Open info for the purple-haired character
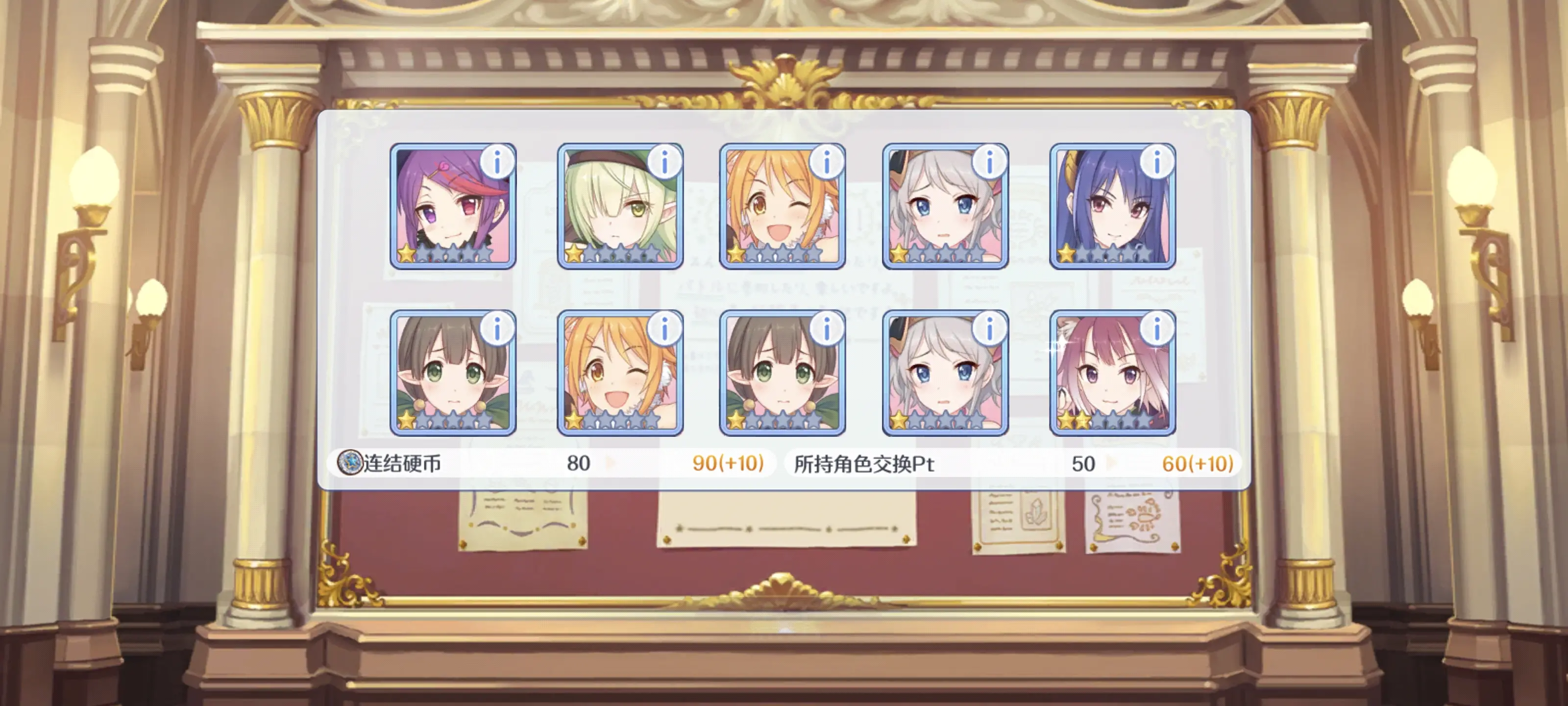 (497, 161)
